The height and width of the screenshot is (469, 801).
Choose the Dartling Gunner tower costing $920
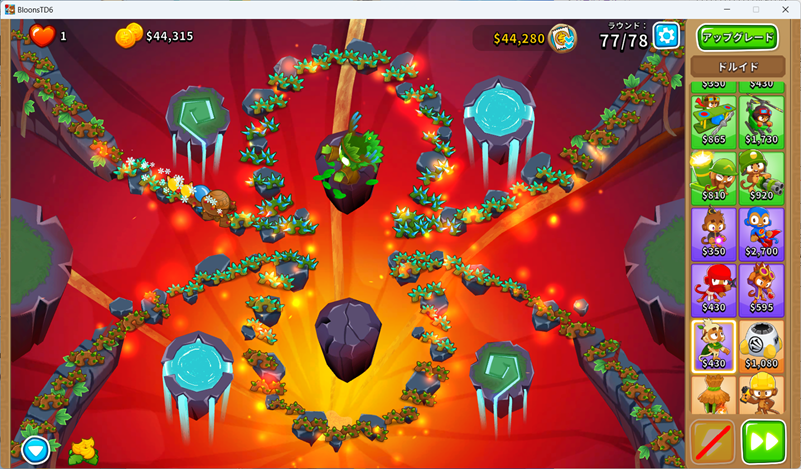point(761,177)
